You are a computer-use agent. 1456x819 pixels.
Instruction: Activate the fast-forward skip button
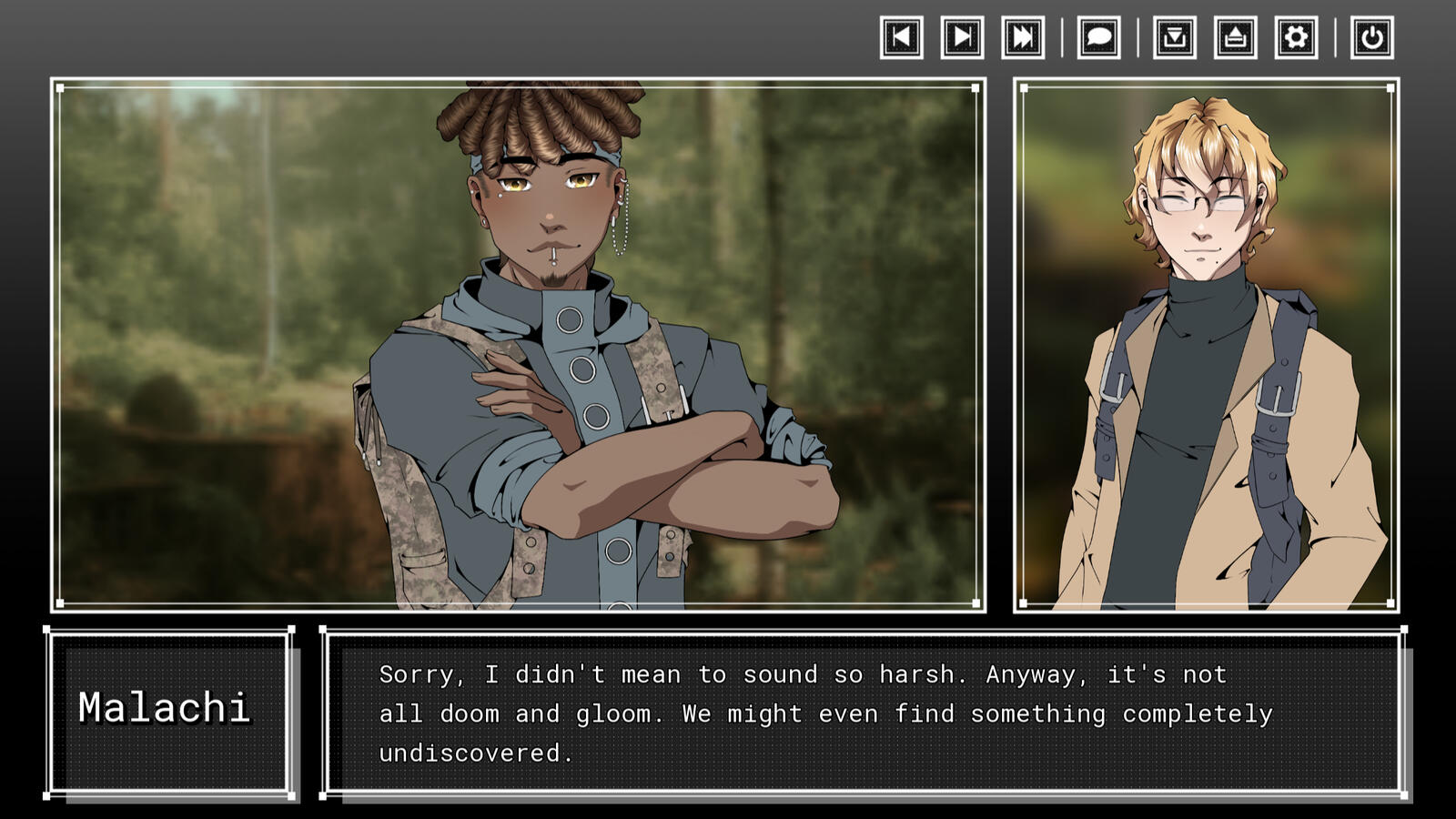pos(1023,37)
